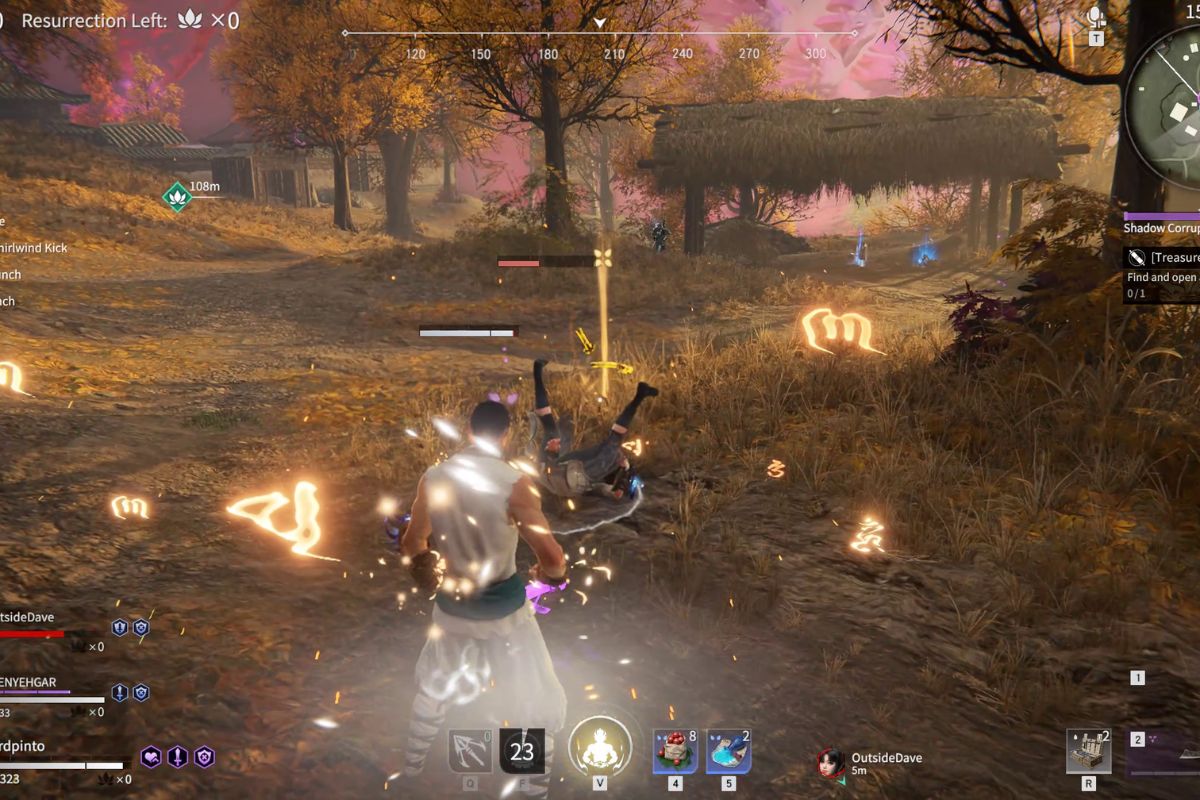Use the red berries sack item

675,751
